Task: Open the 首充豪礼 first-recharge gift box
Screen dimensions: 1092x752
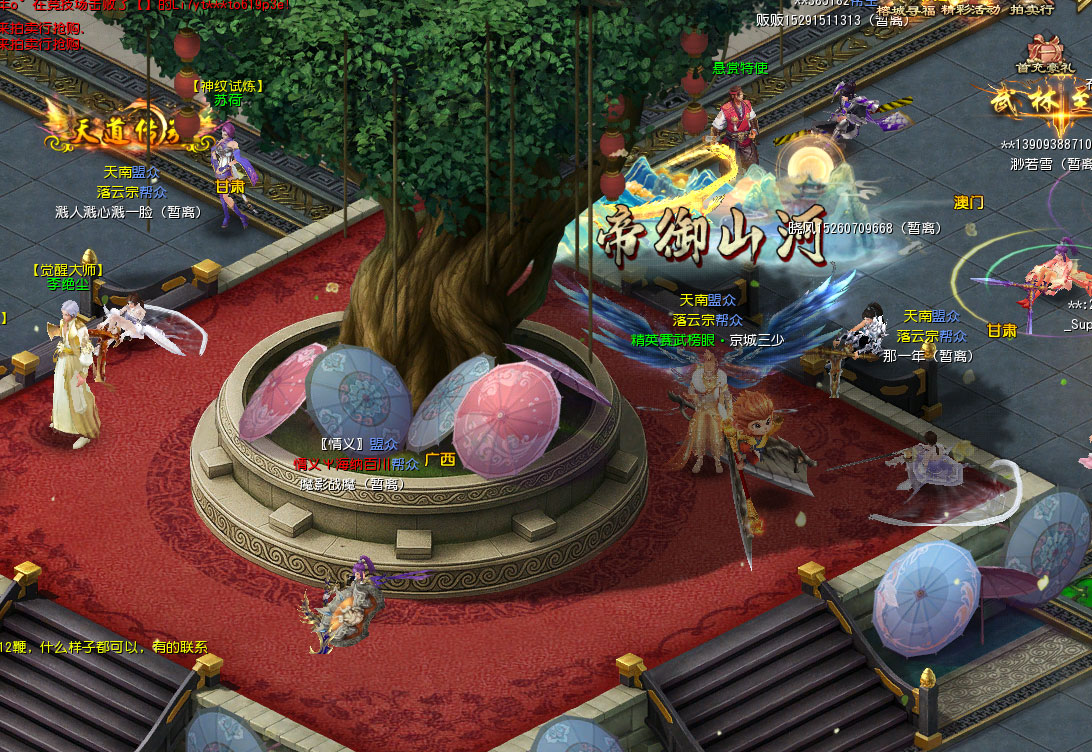Action: tap(1043, 52)
